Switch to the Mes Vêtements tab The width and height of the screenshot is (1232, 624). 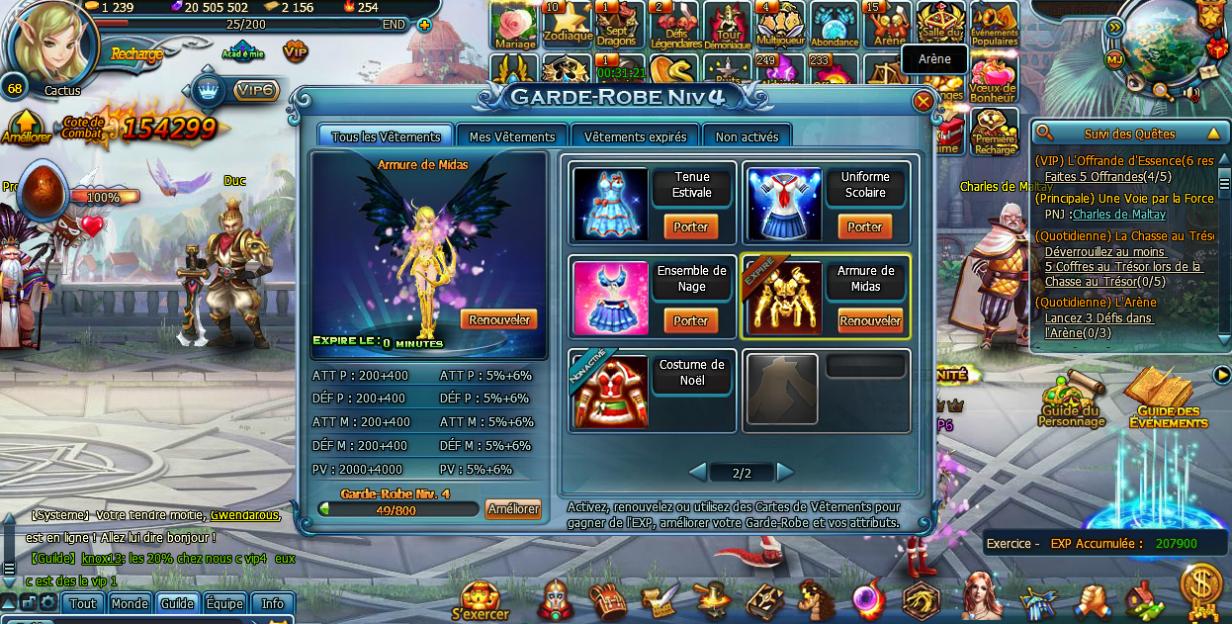511,137
